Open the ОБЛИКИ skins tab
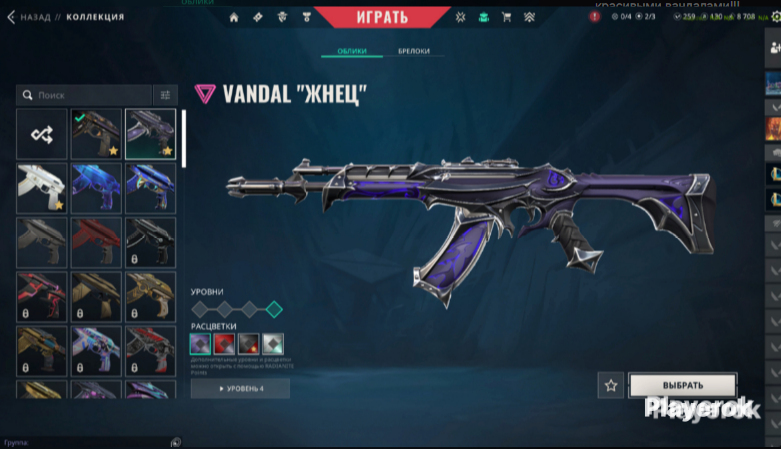Screen dimensions: 781x449 (x=352, y=52)
